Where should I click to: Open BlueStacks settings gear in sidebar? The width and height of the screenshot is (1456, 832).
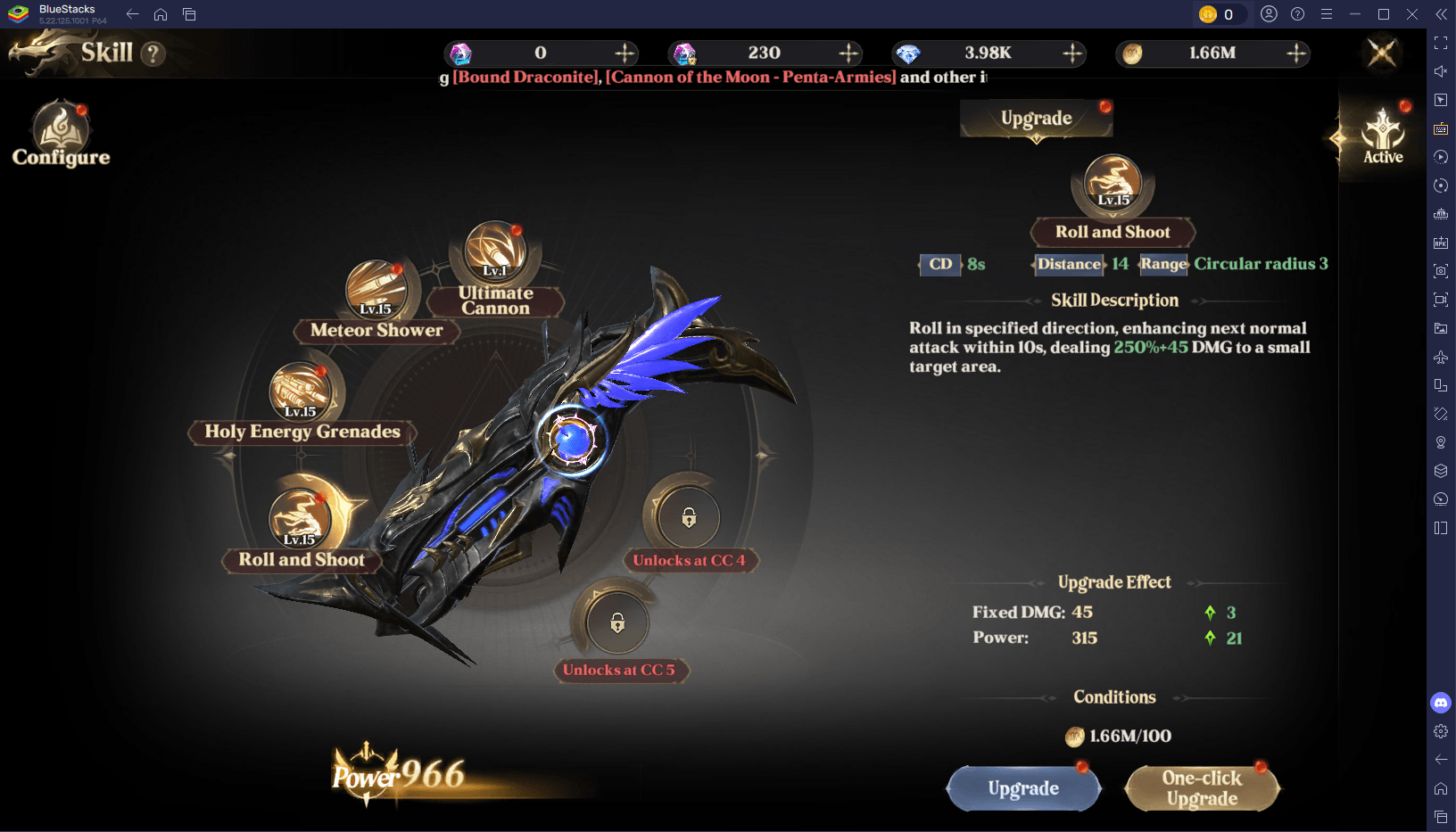pos(1441,731)
